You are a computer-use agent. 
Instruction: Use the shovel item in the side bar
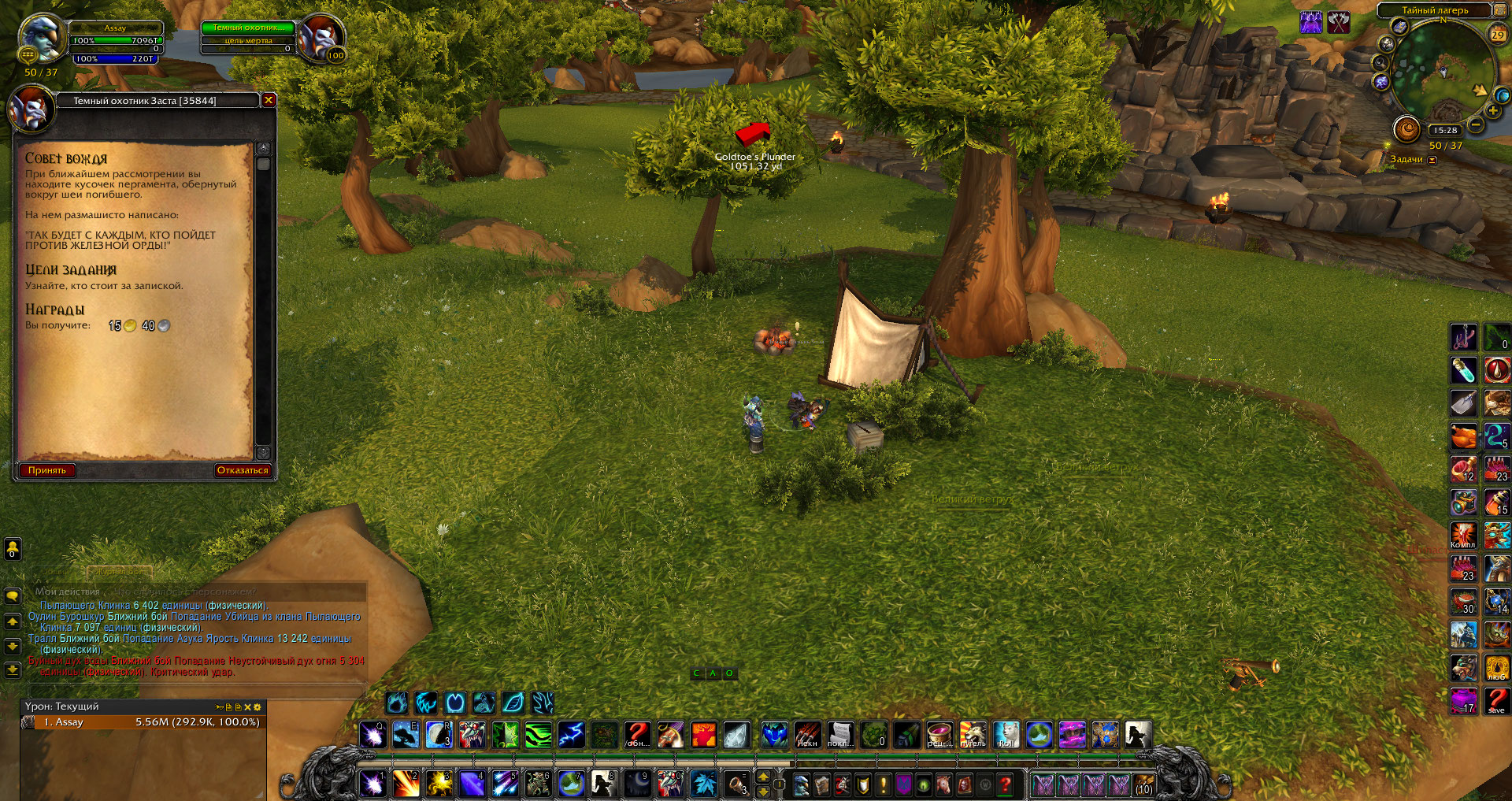coord(1464,402)
